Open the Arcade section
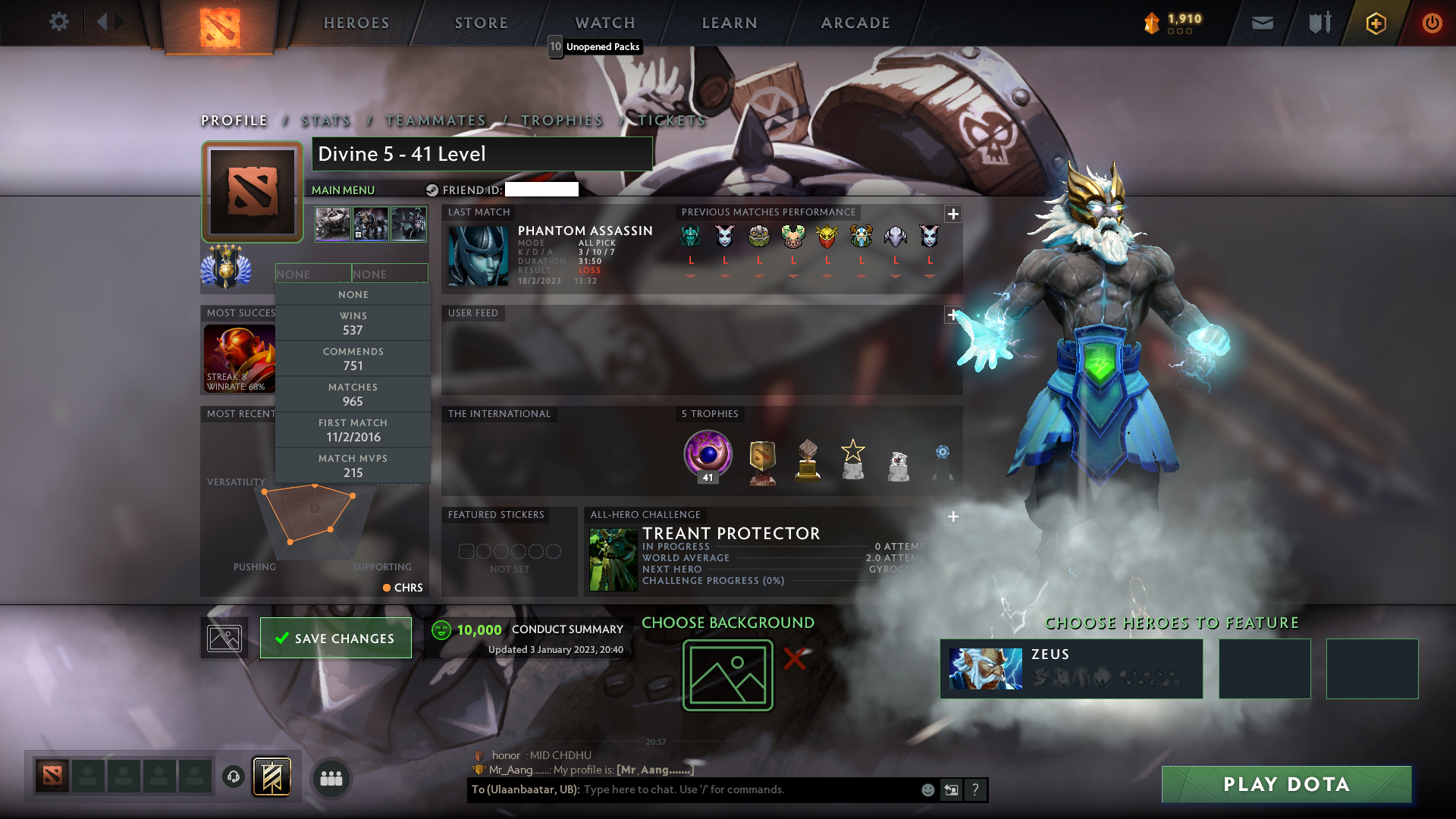This screenshot has width=1456, height=819. pyautogui.click(x=855, y=23)
